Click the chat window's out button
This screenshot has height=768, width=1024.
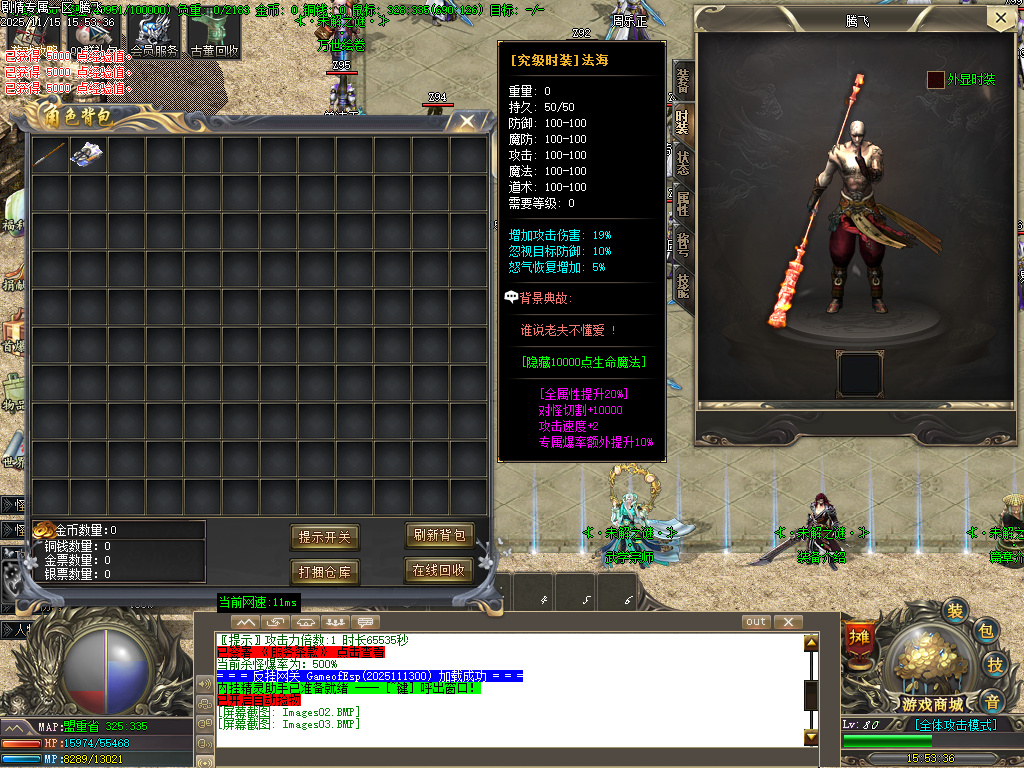[756, 622]
